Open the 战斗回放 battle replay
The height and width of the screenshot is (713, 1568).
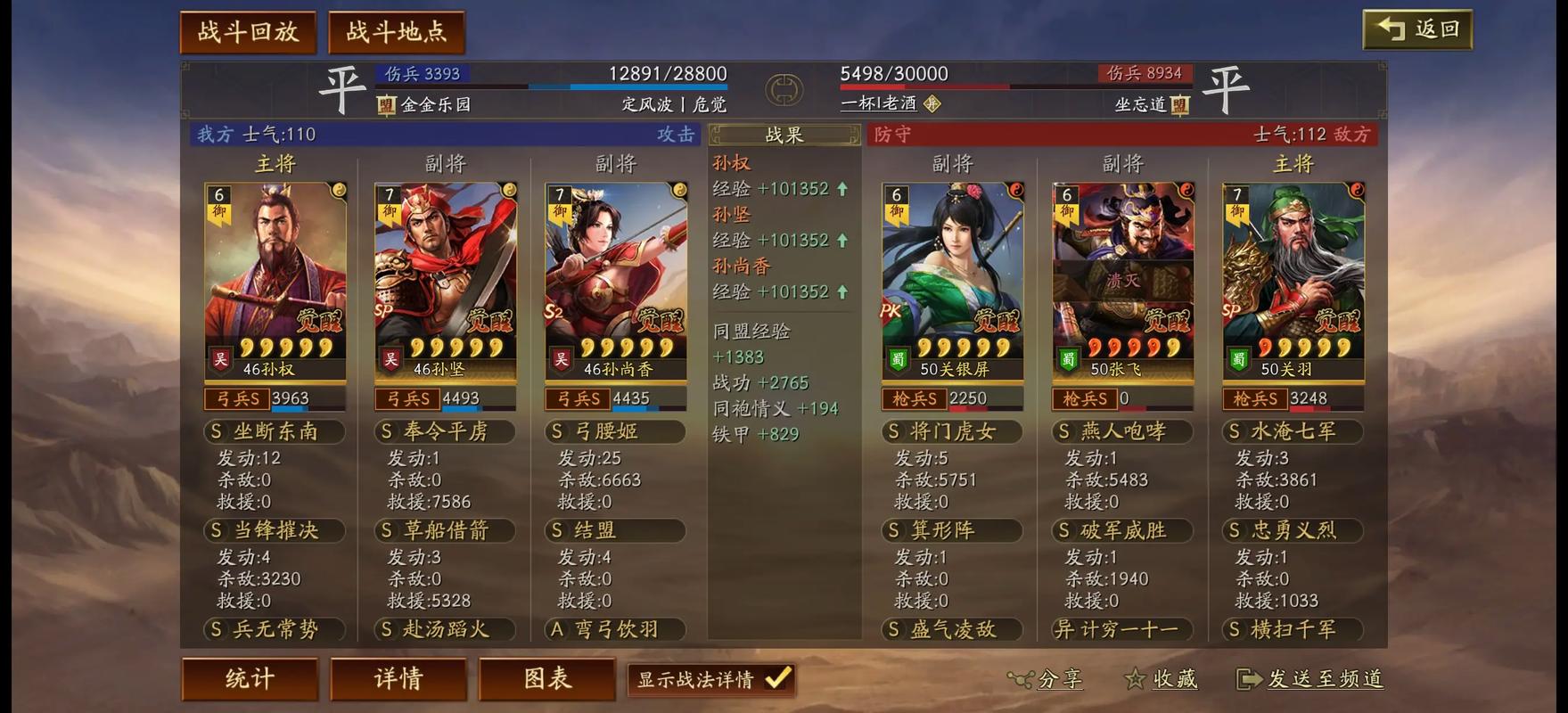[248, 29]
